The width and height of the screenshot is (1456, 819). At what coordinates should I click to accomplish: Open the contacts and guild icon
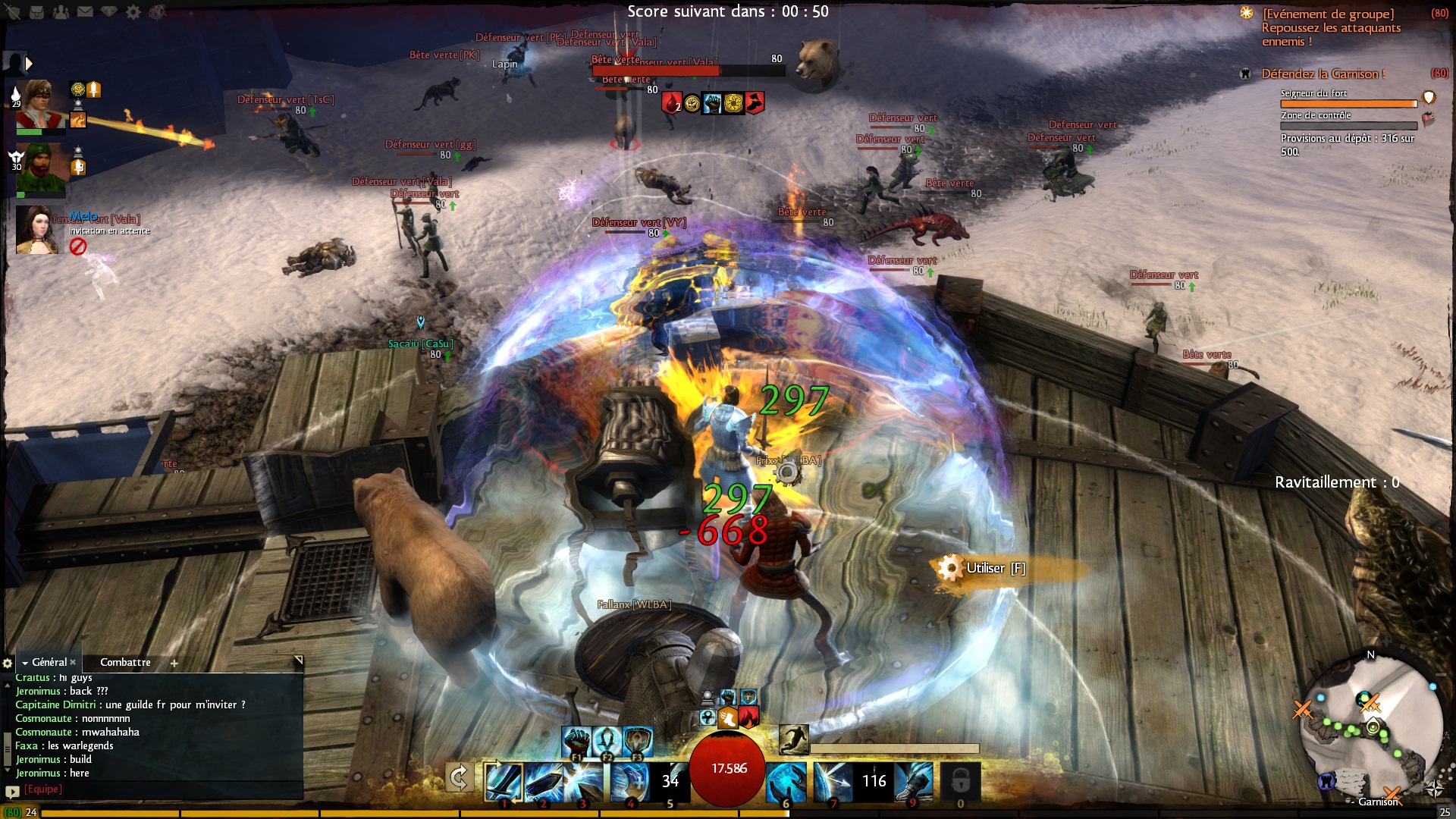[61, 11]
